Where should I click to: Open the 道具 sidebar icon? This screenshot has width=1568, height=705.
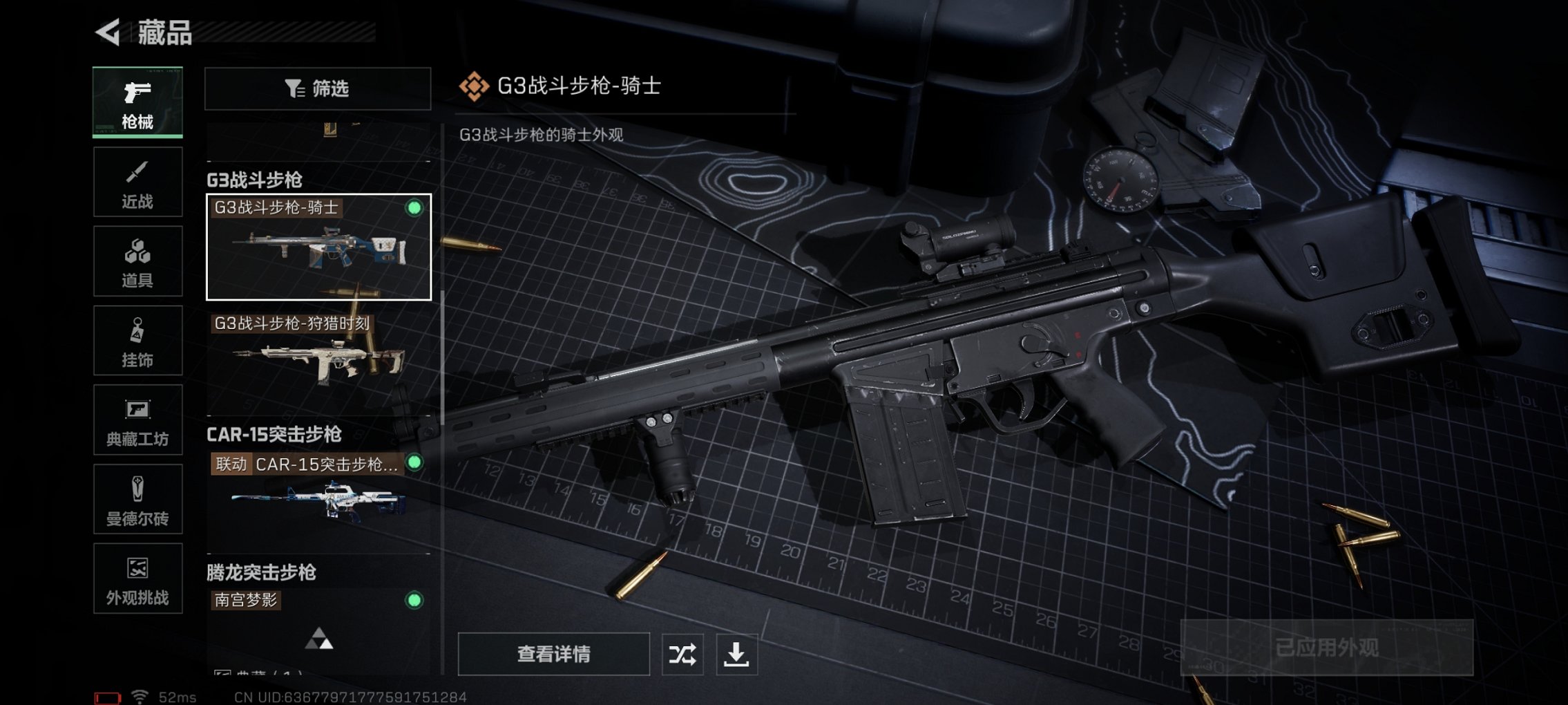(x=137, y=259)
